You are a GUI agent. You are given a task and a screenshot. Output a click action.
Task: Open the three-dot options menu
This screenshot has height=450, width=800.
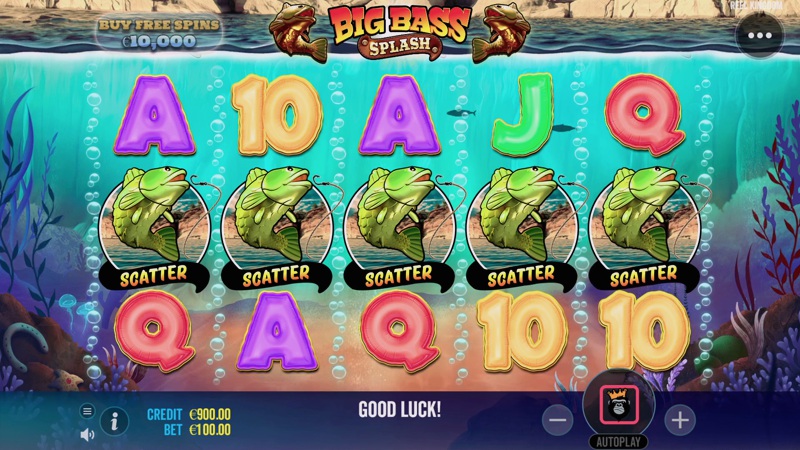[x=759, y=35]
